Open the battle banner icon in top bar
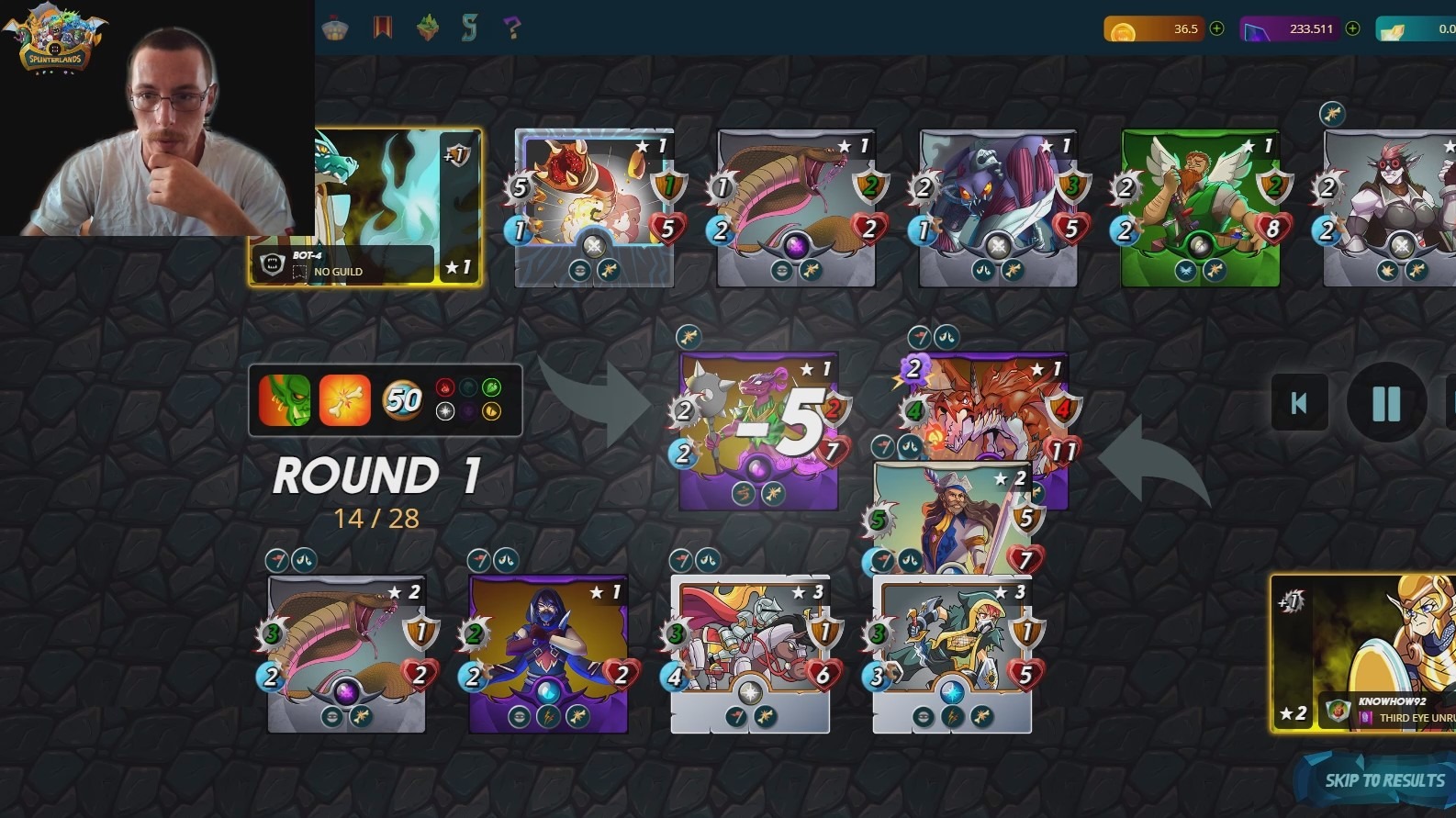 (x=383, y=28)
